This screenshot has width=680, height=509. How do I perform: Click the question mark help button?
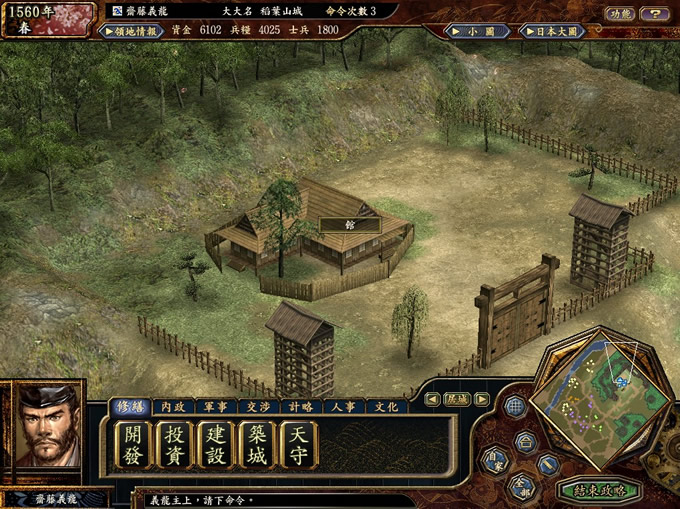[x=654, y=14]
